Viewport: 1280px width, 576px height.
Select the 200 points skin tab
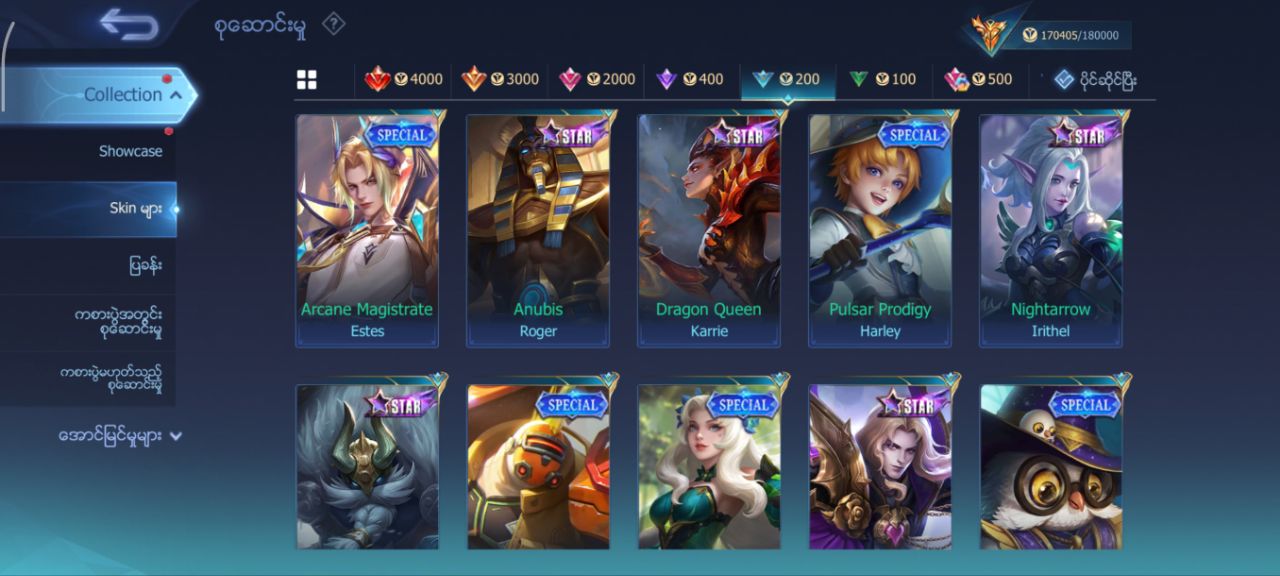point(787,79)
